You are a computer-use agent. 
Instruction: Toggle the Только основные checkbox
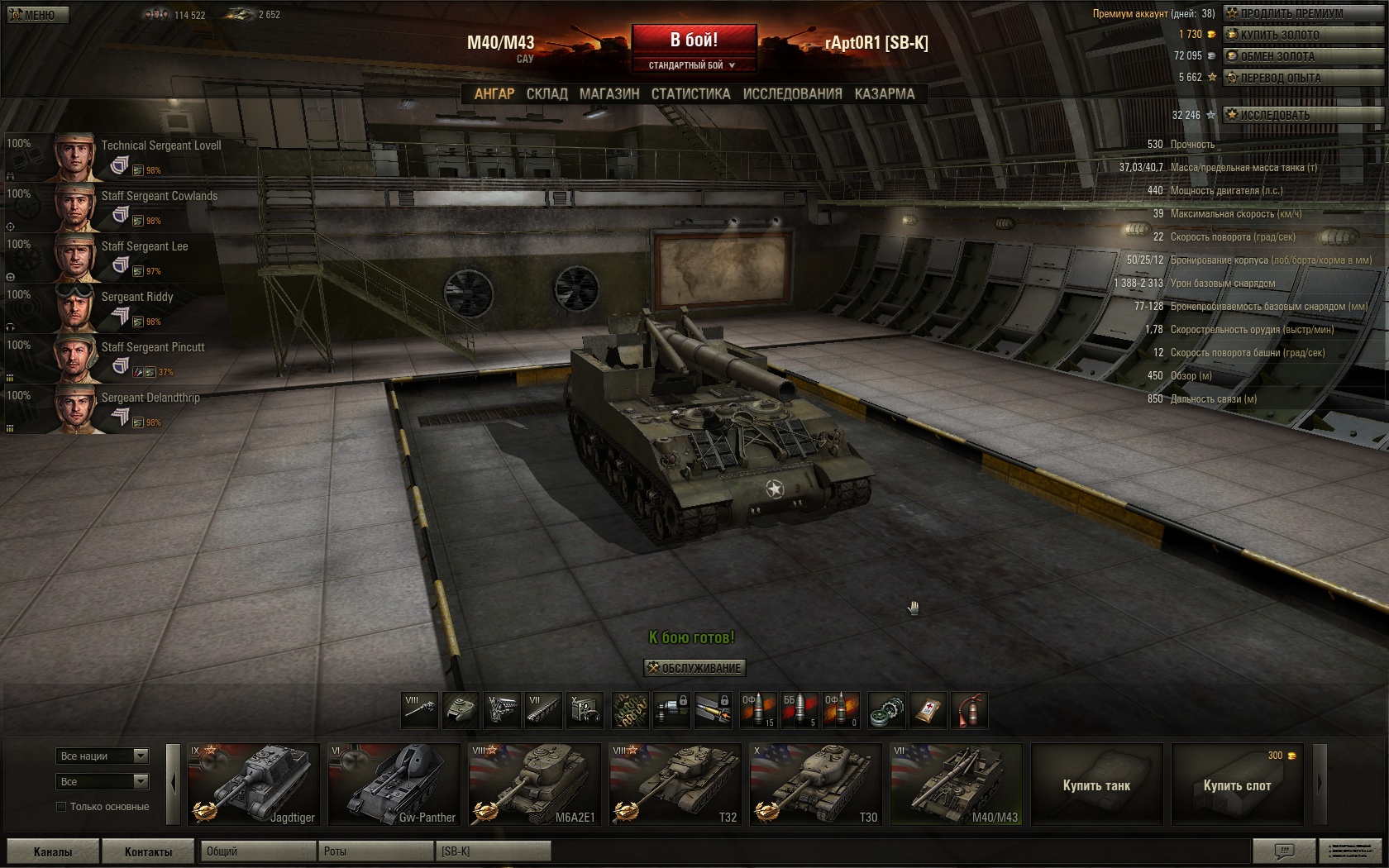click(61, 807)
